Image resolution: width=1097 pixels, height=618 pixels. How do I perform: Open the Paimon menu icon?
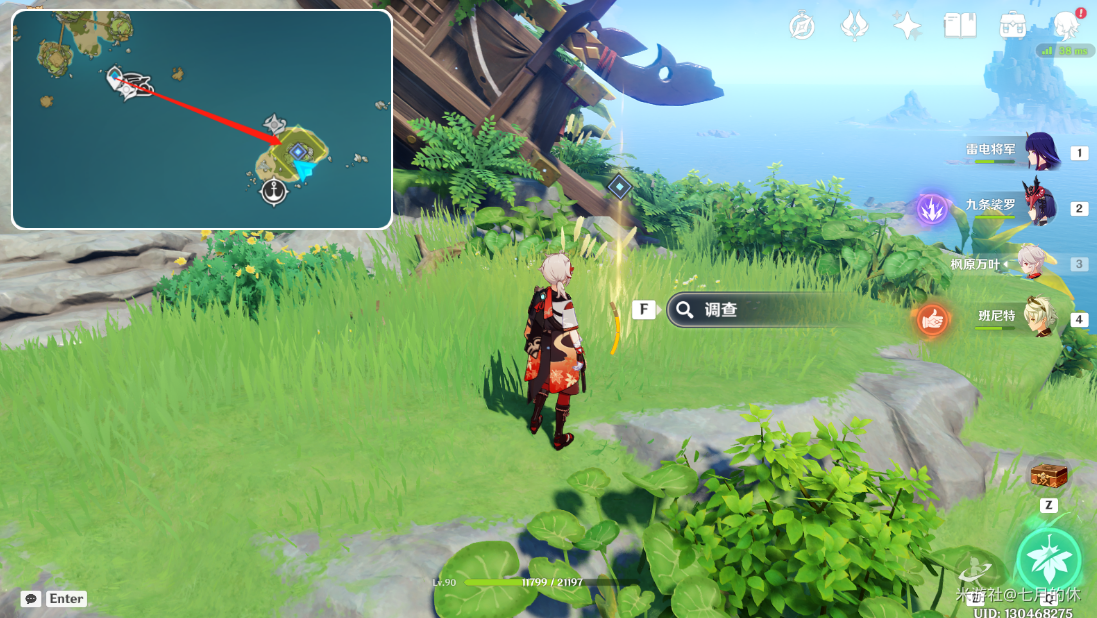1067,26
